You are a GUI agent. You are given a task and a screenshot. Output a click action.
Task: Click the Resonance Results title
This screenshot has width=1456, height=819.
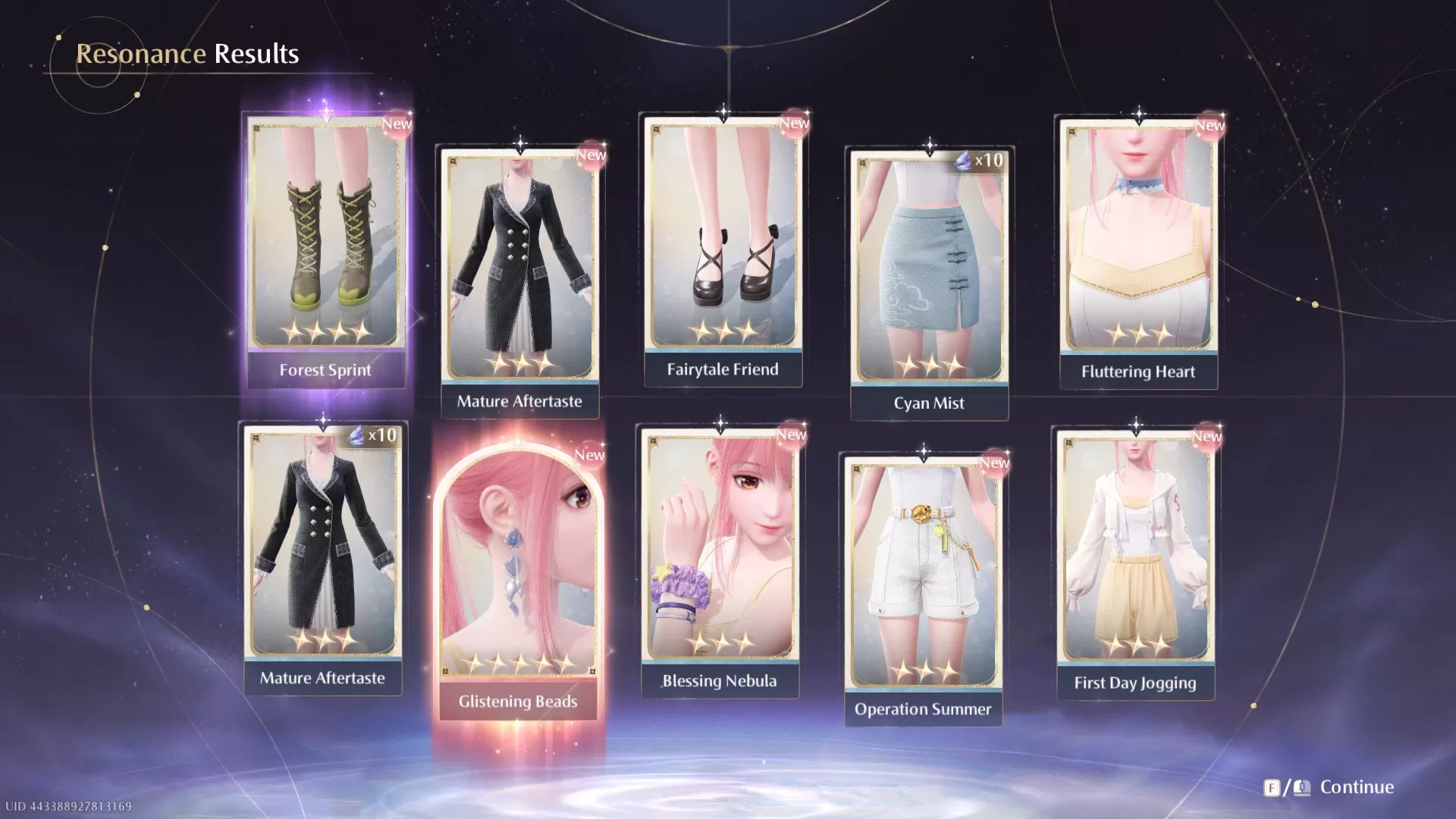(187, 53)
